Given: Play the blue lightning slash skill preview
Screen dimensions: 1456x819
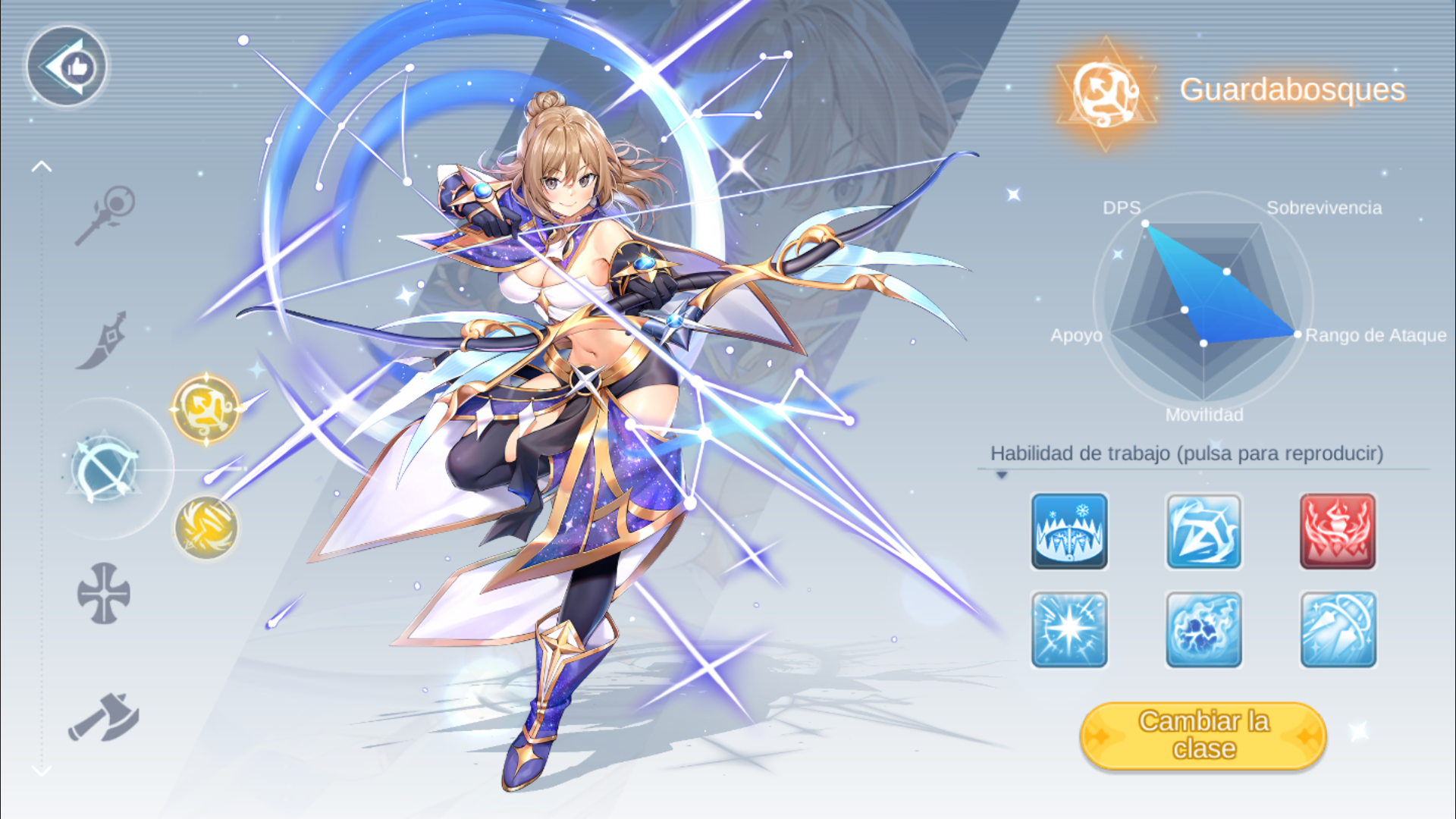Looking at the screenshot, I should click(x=1203, y=531).
